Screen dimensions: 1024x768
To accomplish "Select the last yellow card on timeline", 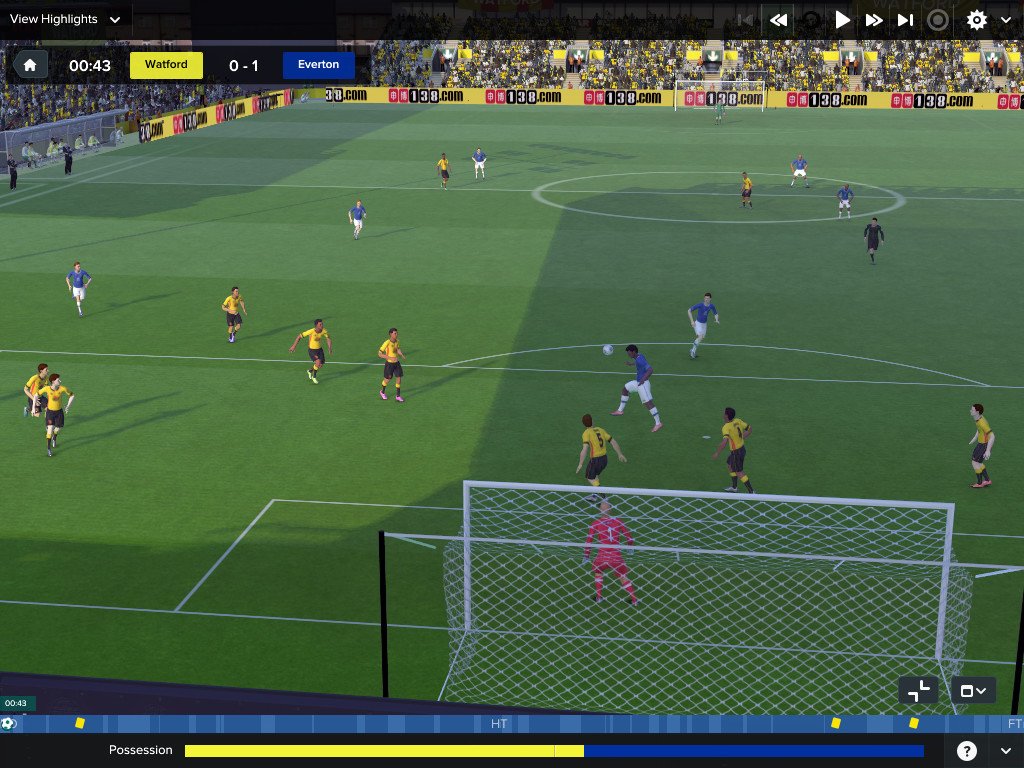I will coord(913,723).
